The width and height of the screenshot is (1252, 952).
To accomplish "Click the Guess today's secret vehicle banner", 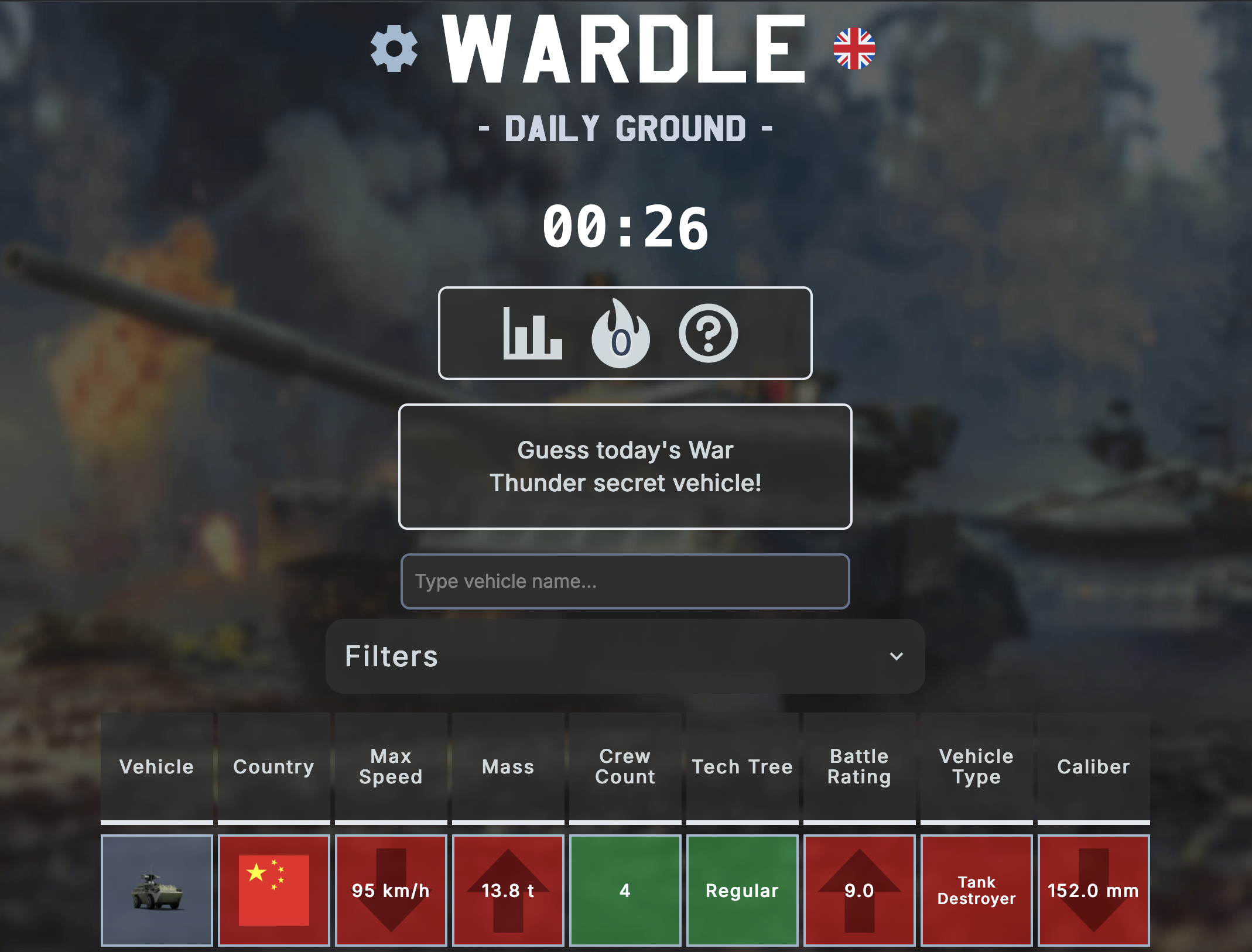I will tap(625, 467).
